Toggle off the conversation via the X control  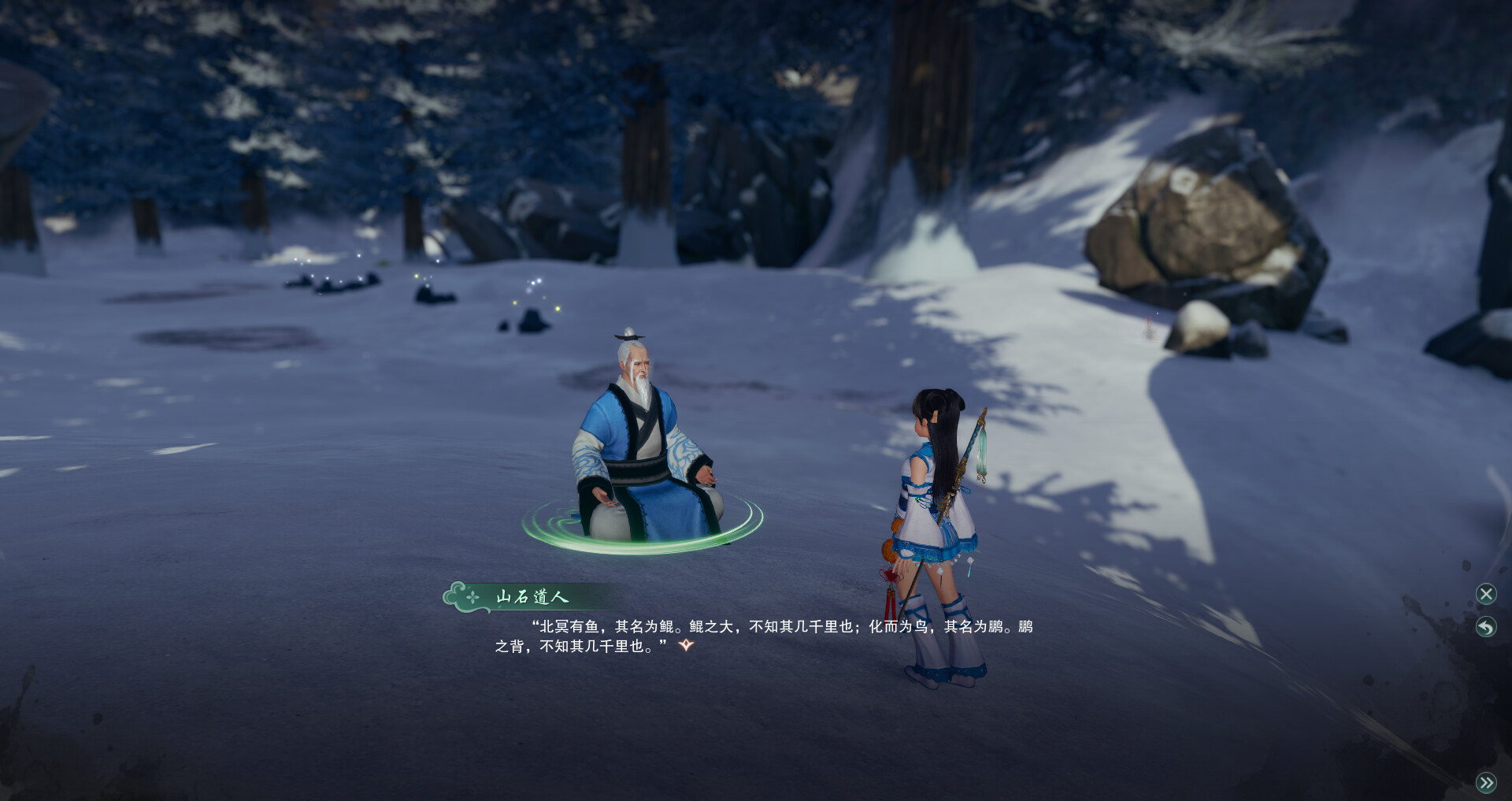(1484, 594)
